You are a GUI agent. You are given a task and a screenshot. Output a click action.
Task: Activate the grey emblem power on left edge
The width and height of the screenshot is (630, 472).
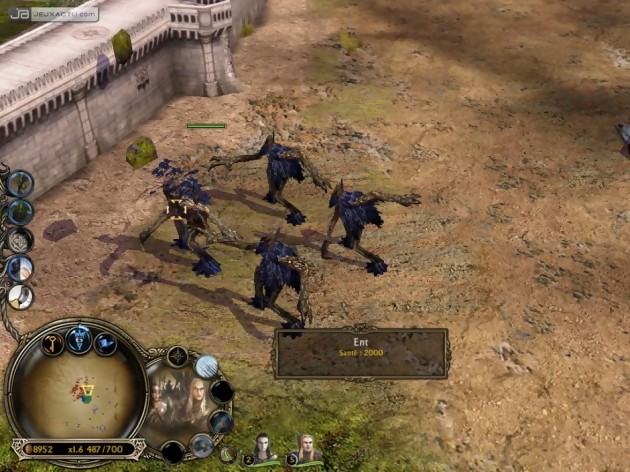[20, 240]
